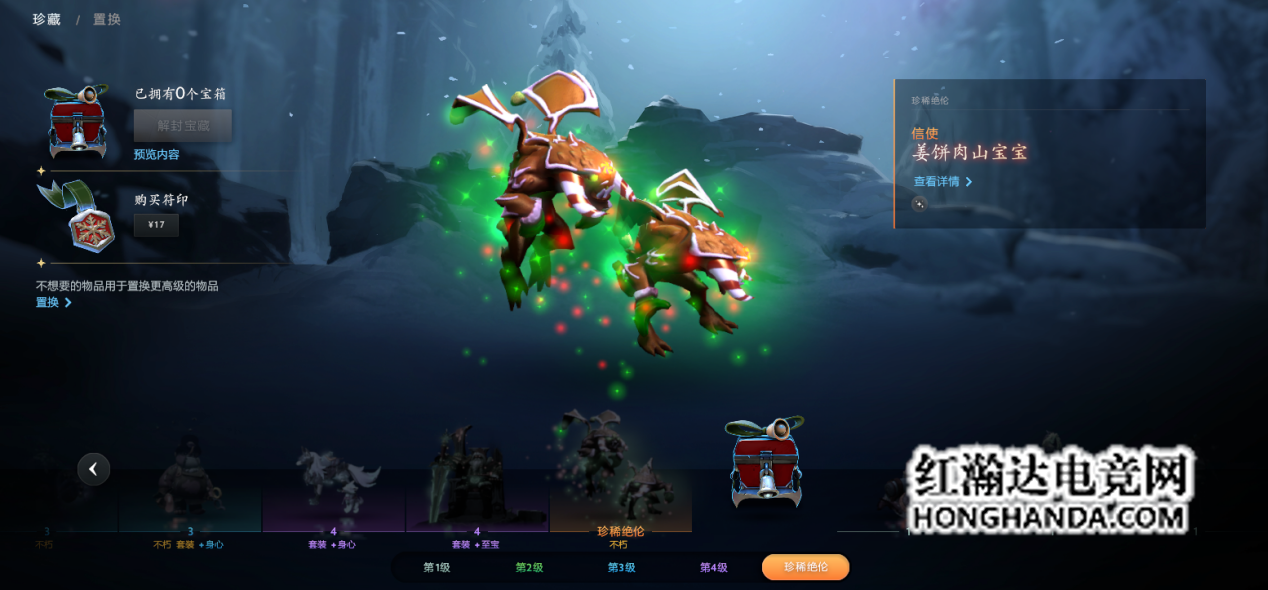Screen dimensions: 1268x590
Task: Open the 预览内容 preview link
Action: point(157,155)
